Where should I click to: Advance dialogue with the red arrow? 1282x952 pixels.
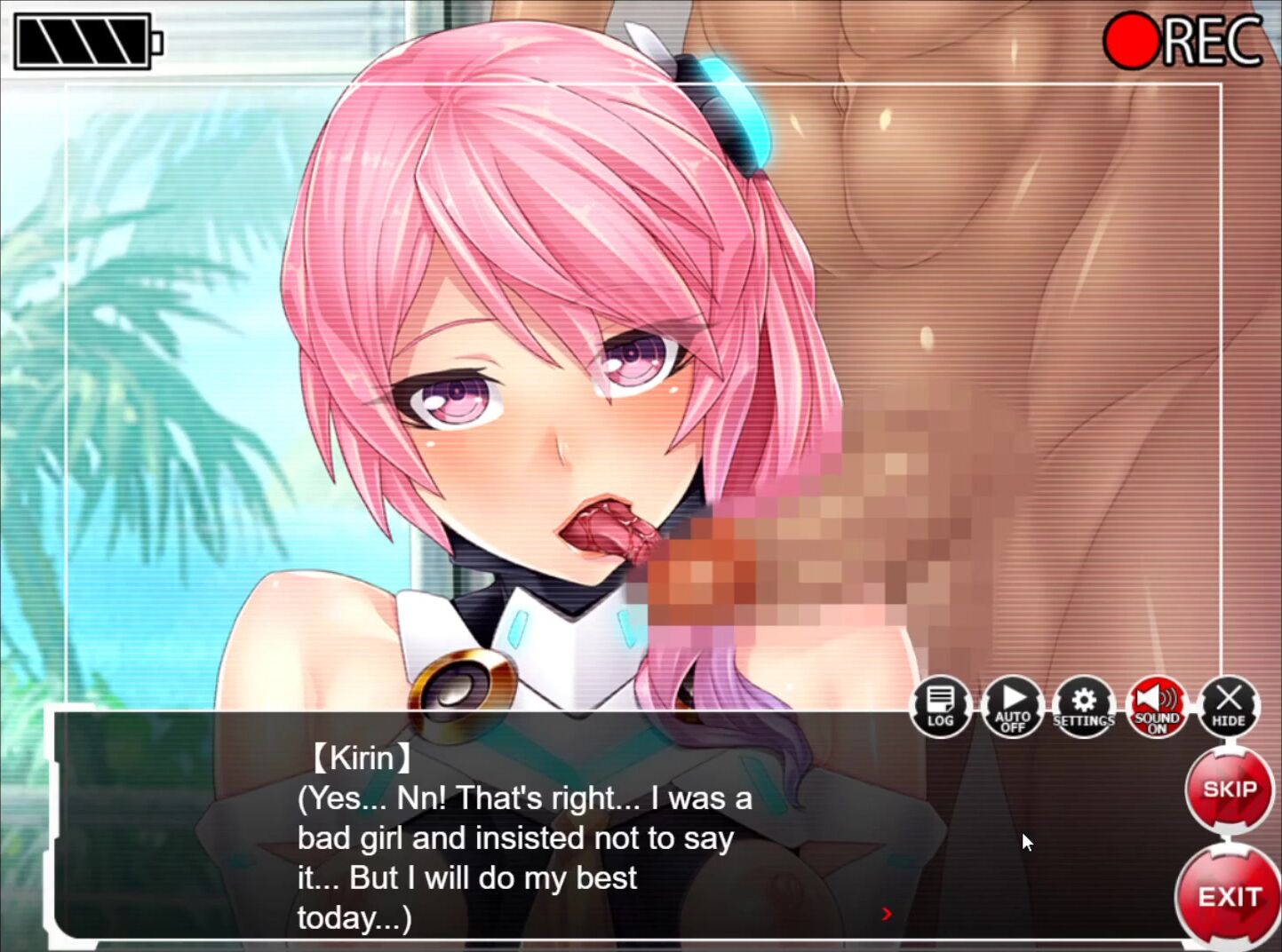coord(886,913)
